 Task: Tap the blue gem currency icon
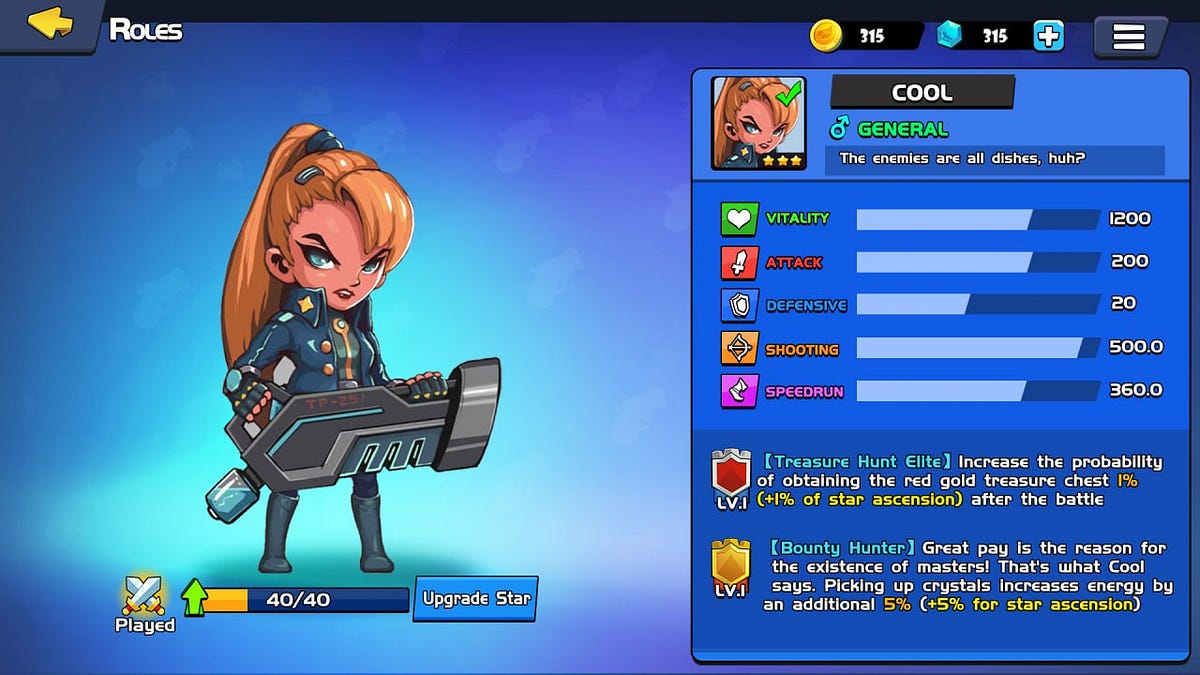(950, 36)
